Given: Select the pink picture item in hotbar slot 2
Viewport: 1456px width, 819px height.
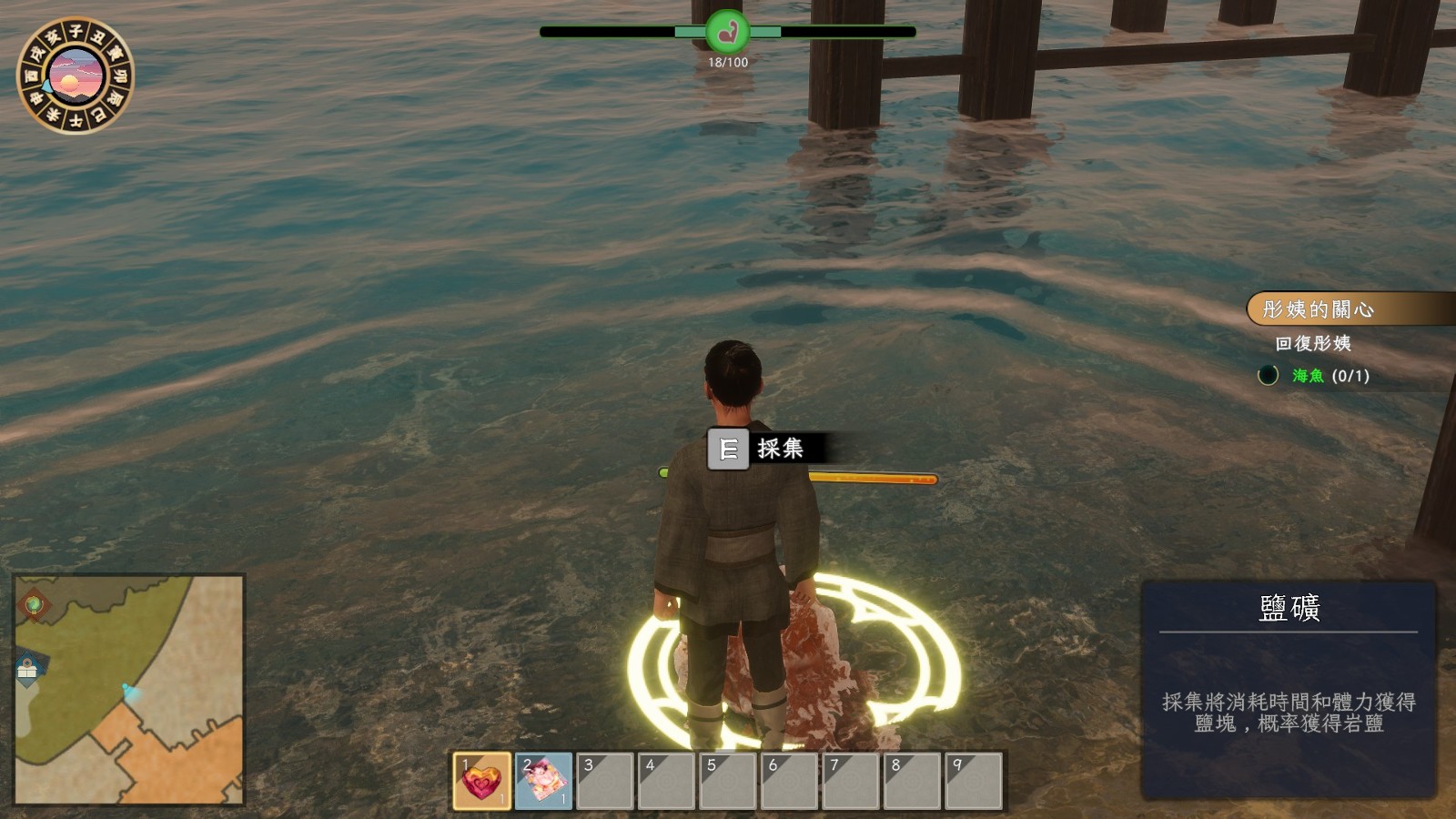Looking at the screenshot, I should [543, 780].
